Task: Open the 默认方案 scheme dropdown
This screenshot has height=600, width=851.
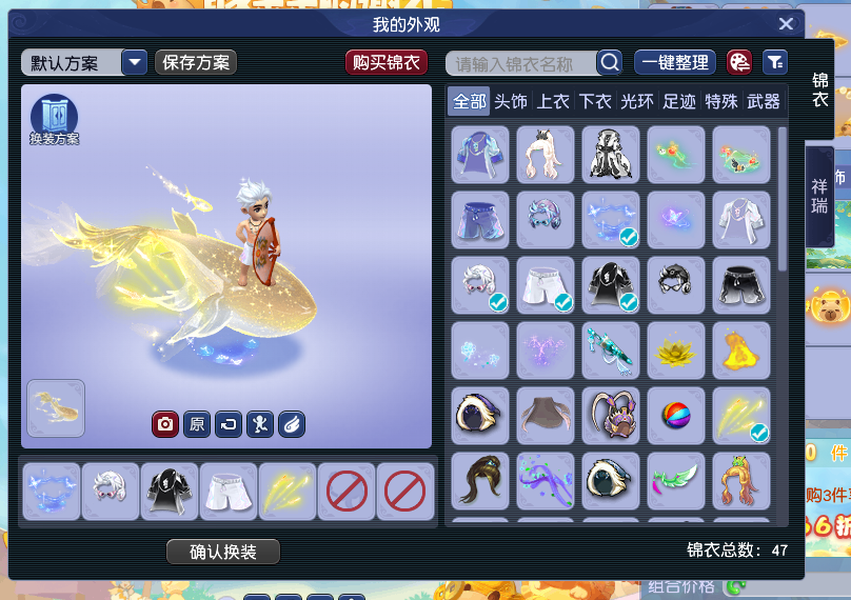Action: 135,63
